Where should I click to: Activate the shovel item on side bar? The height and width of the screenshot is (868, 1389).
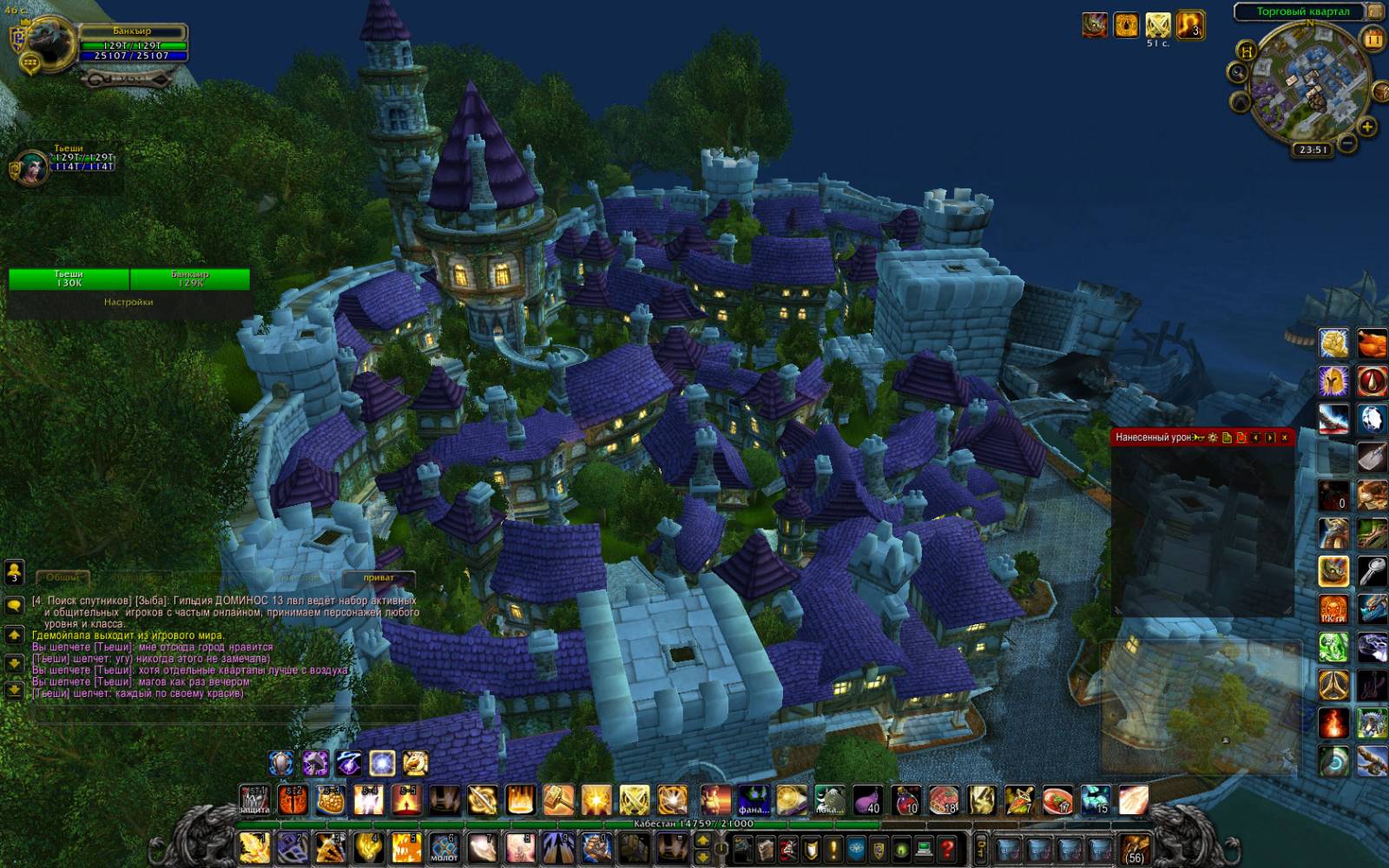(x=1372, y=457)
